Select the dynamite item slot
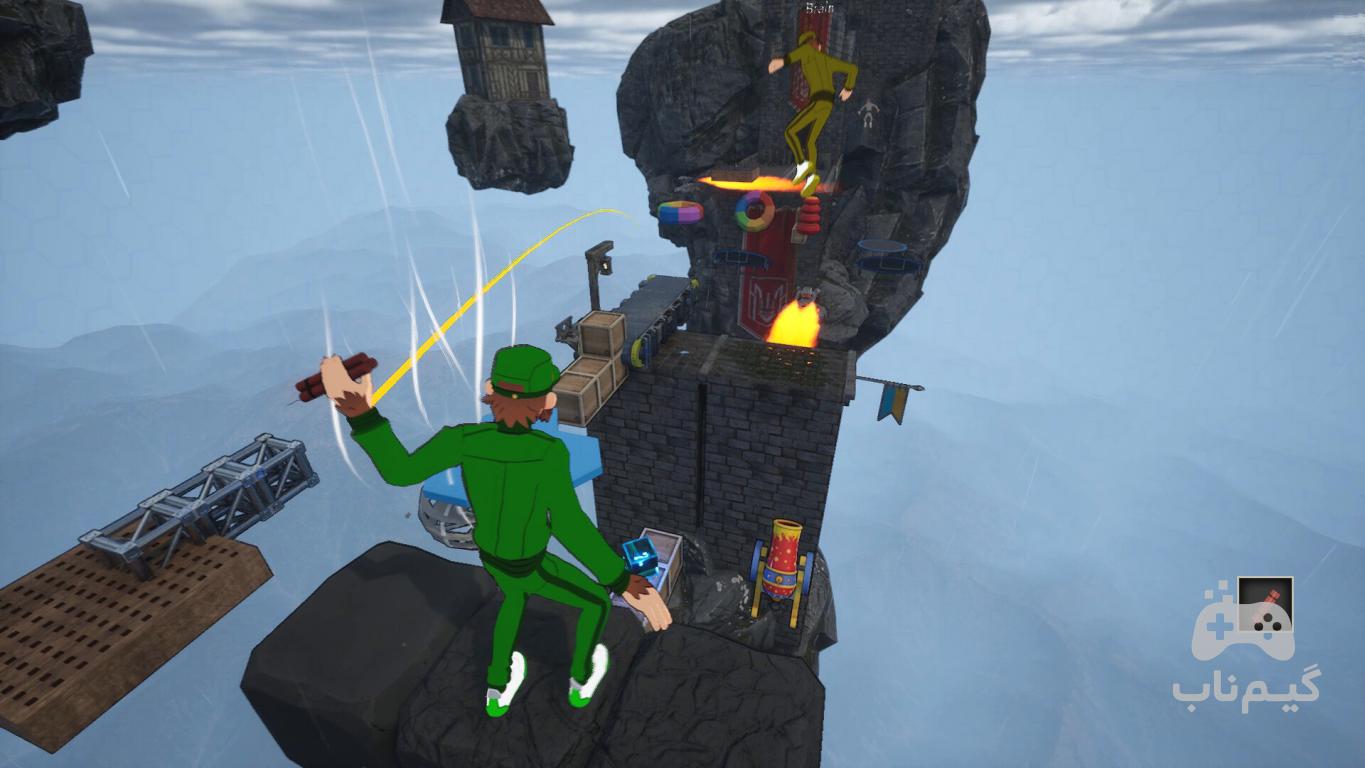This screenshot has width=1365, height=768. coord(1265,605)
